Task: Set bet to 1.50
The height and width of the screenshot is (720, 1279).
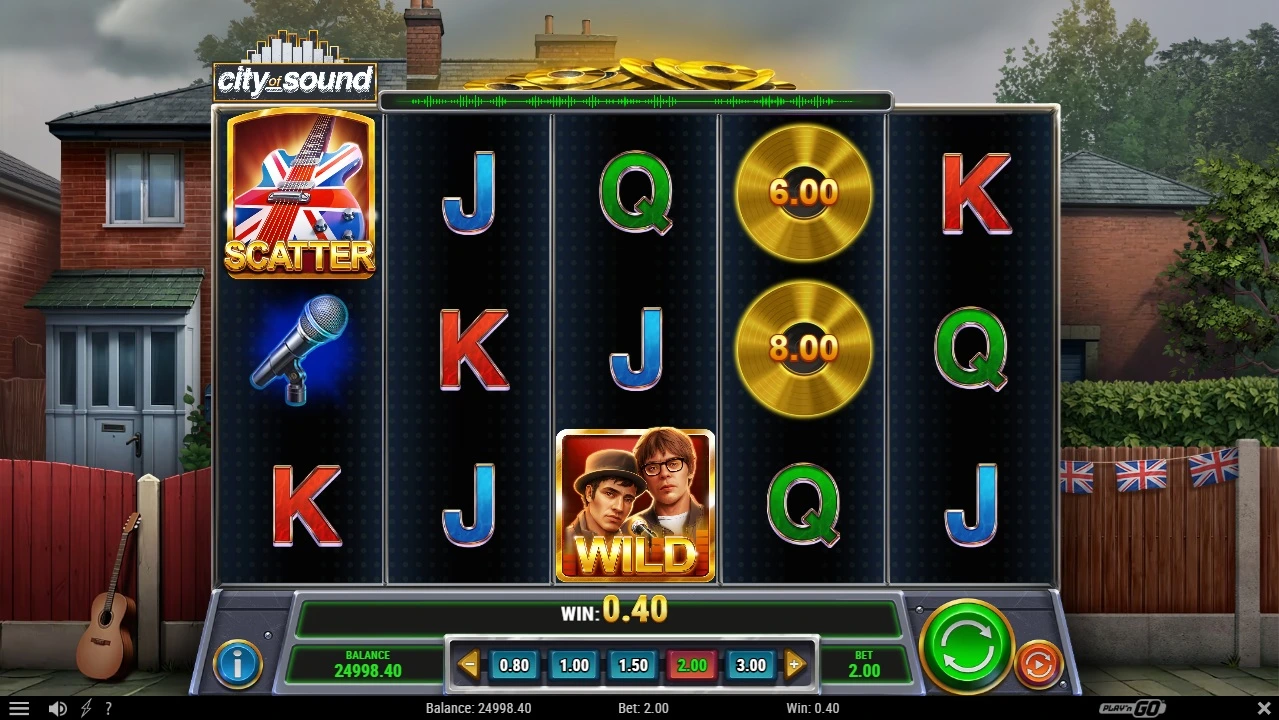Action: [633, 665]
